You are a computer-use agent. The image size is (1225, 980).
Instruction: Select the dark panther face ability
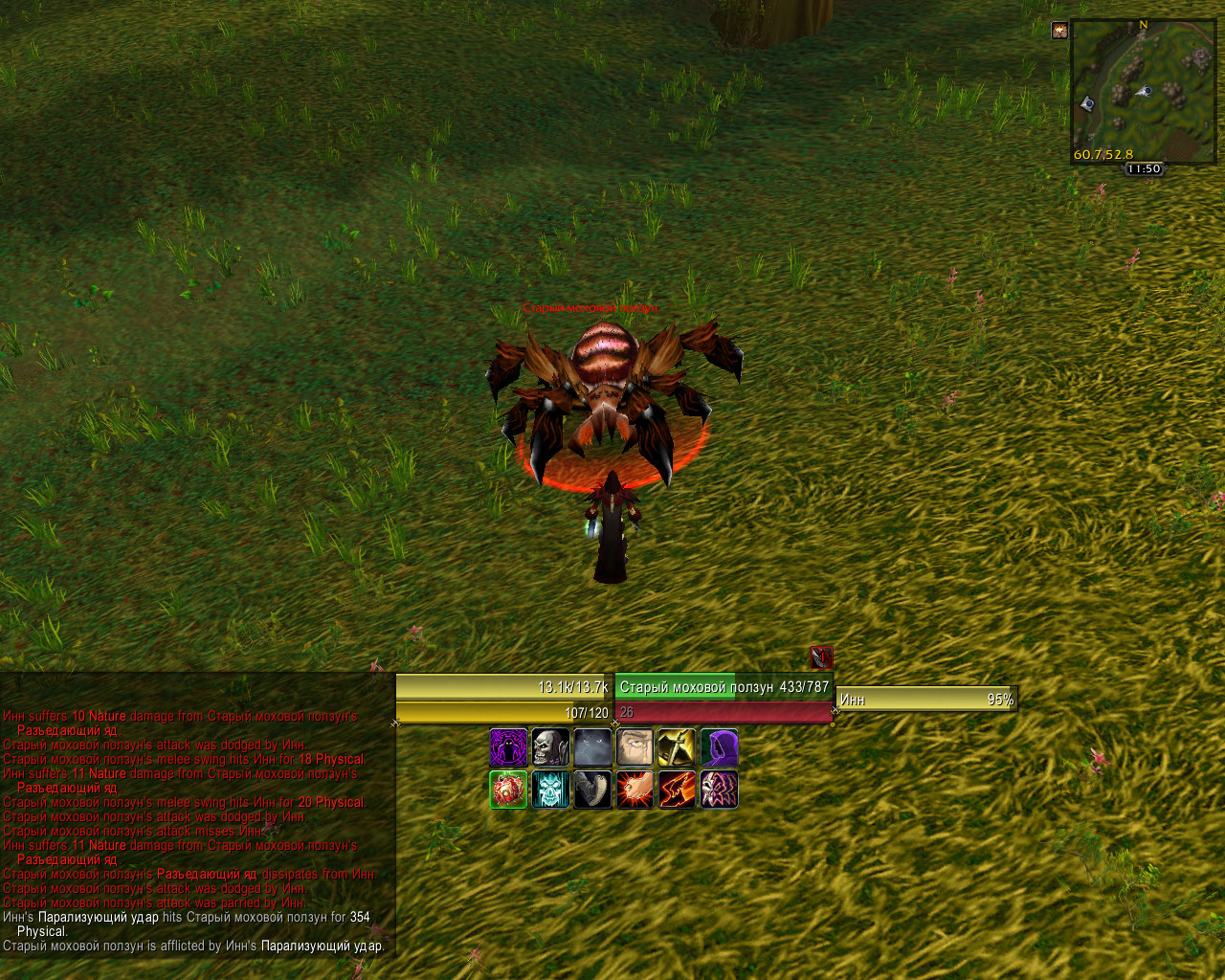592,747
